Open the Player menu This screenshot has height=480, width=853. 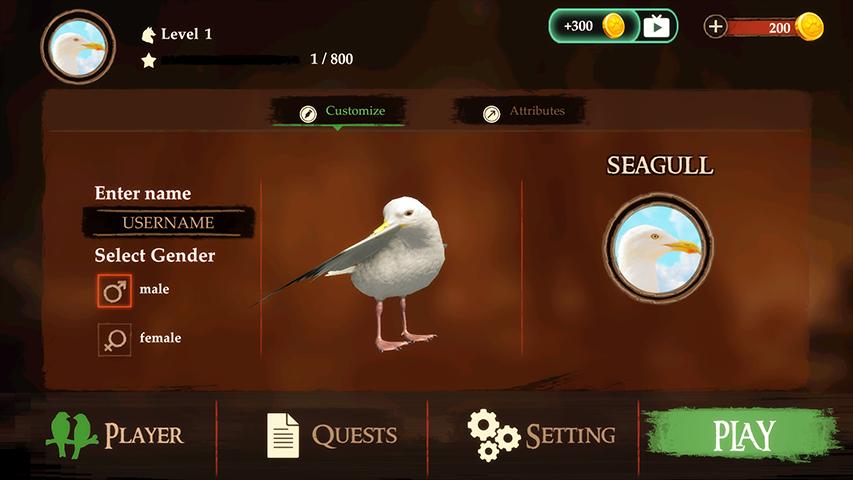(115, 435)
